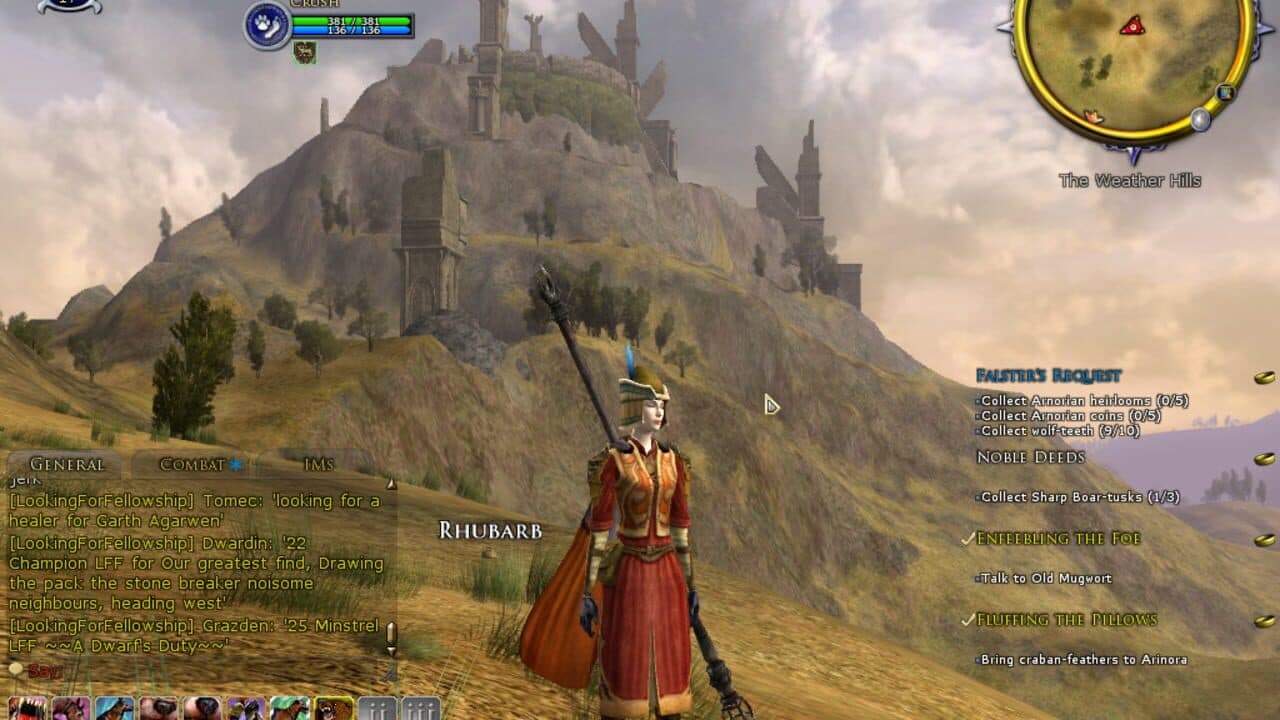Click the buff icon below Crush's vitals bars
Screen dimensions: 1280x720
(305, 53)
